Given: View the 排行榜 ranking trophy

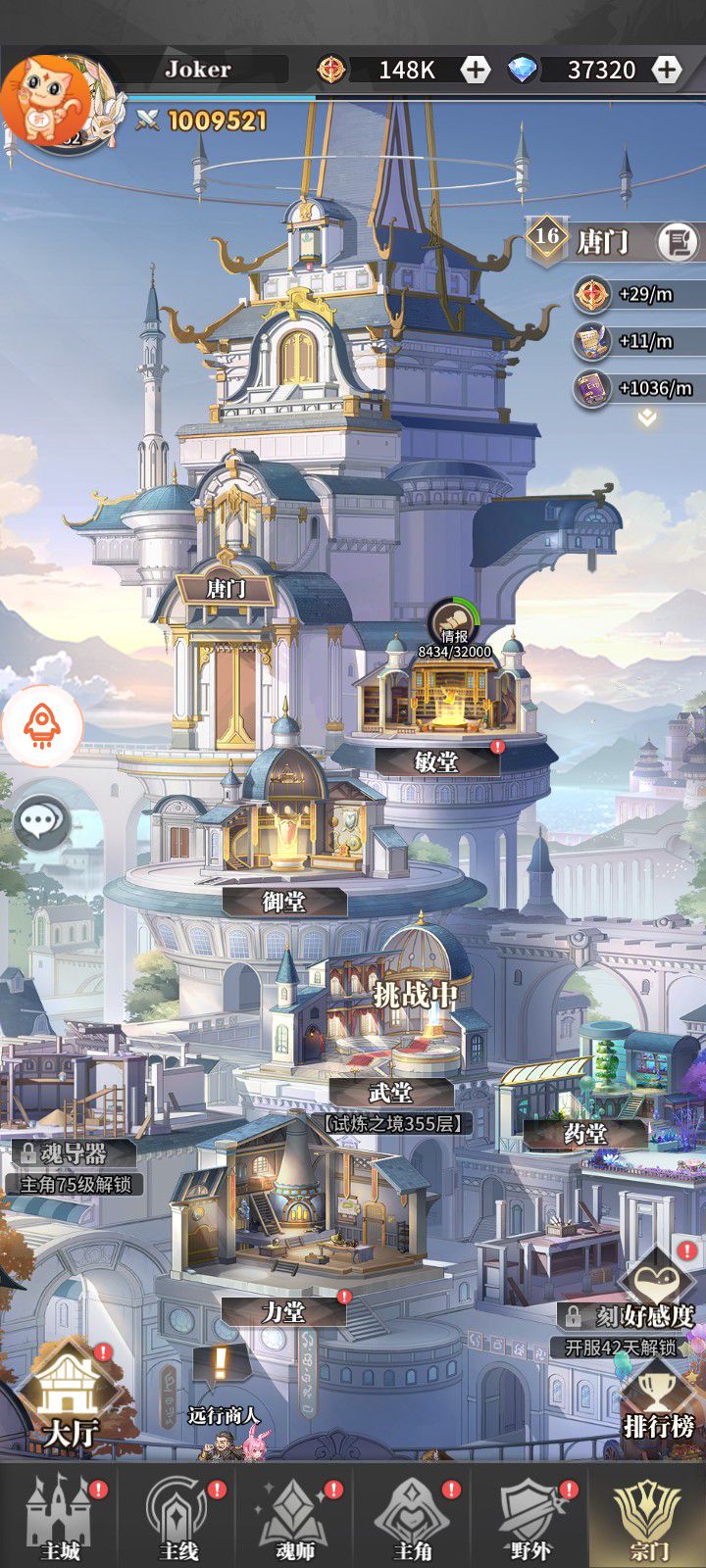Looking at the screenshot, I should click(658, 1401).
